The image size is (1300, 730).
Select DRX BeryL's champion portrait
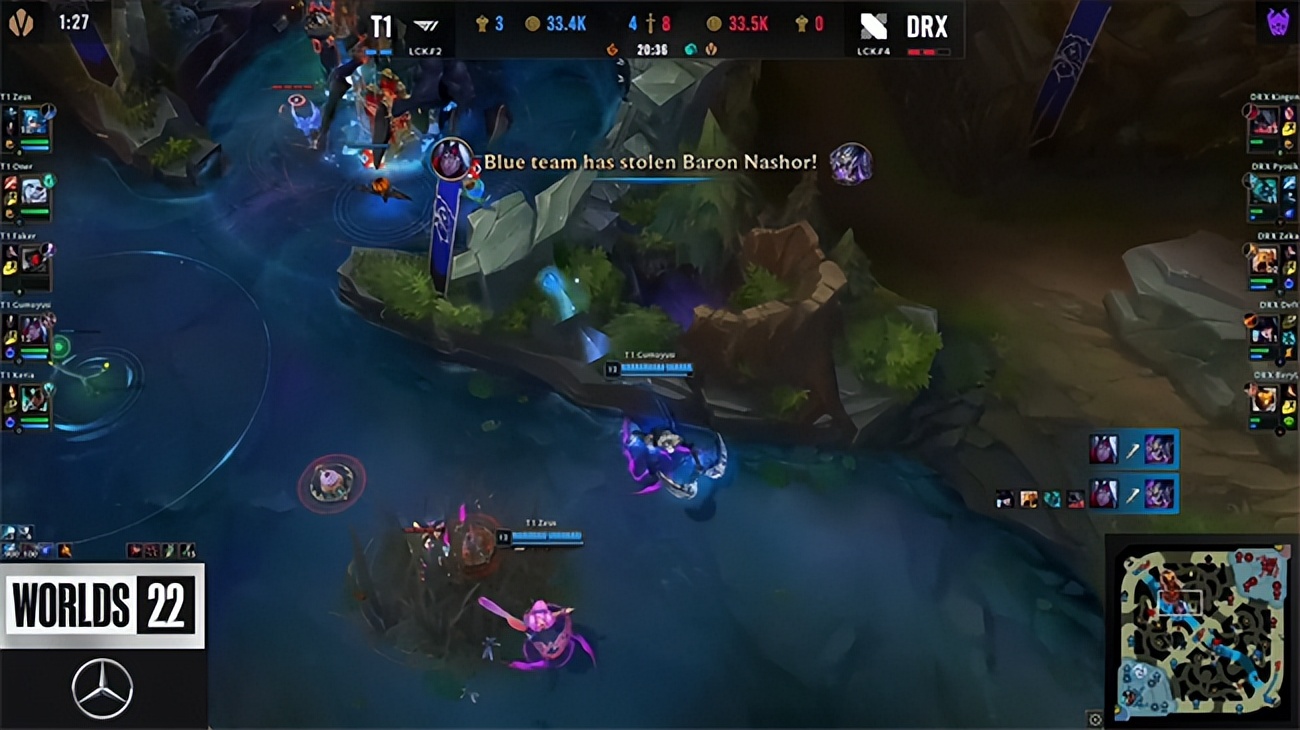pos(1264,399)
